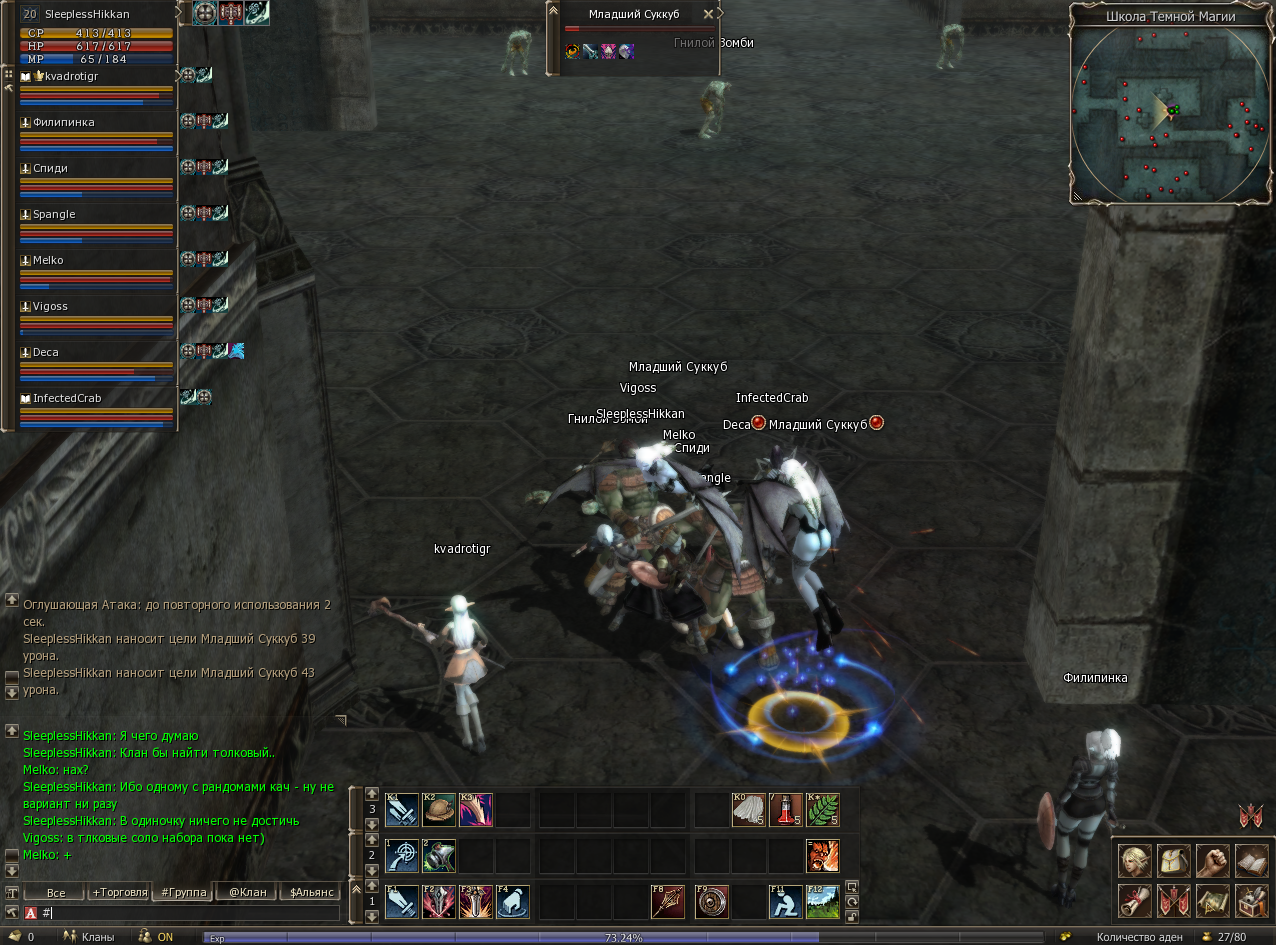
Task: Use the red potion hotbar slot
Action: click(x=786, y=810)
